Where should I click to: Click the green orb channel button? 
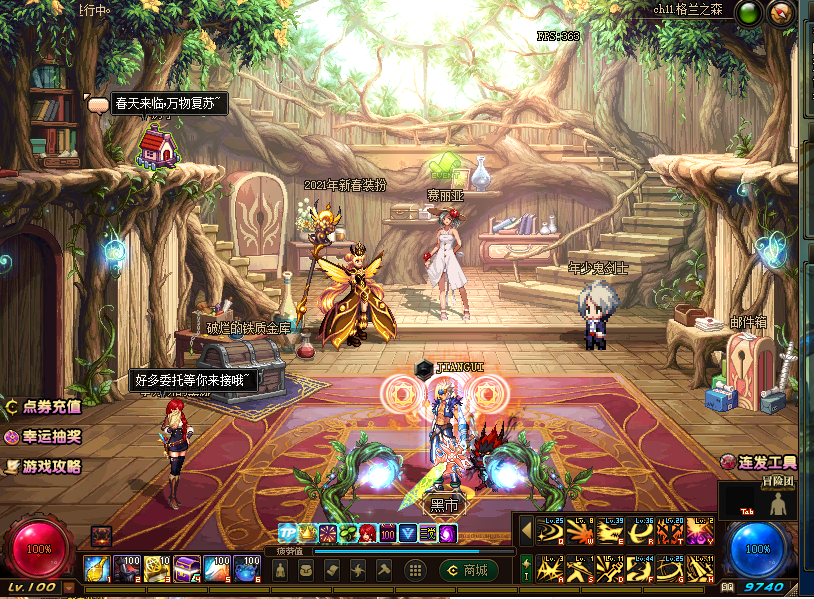748,13
